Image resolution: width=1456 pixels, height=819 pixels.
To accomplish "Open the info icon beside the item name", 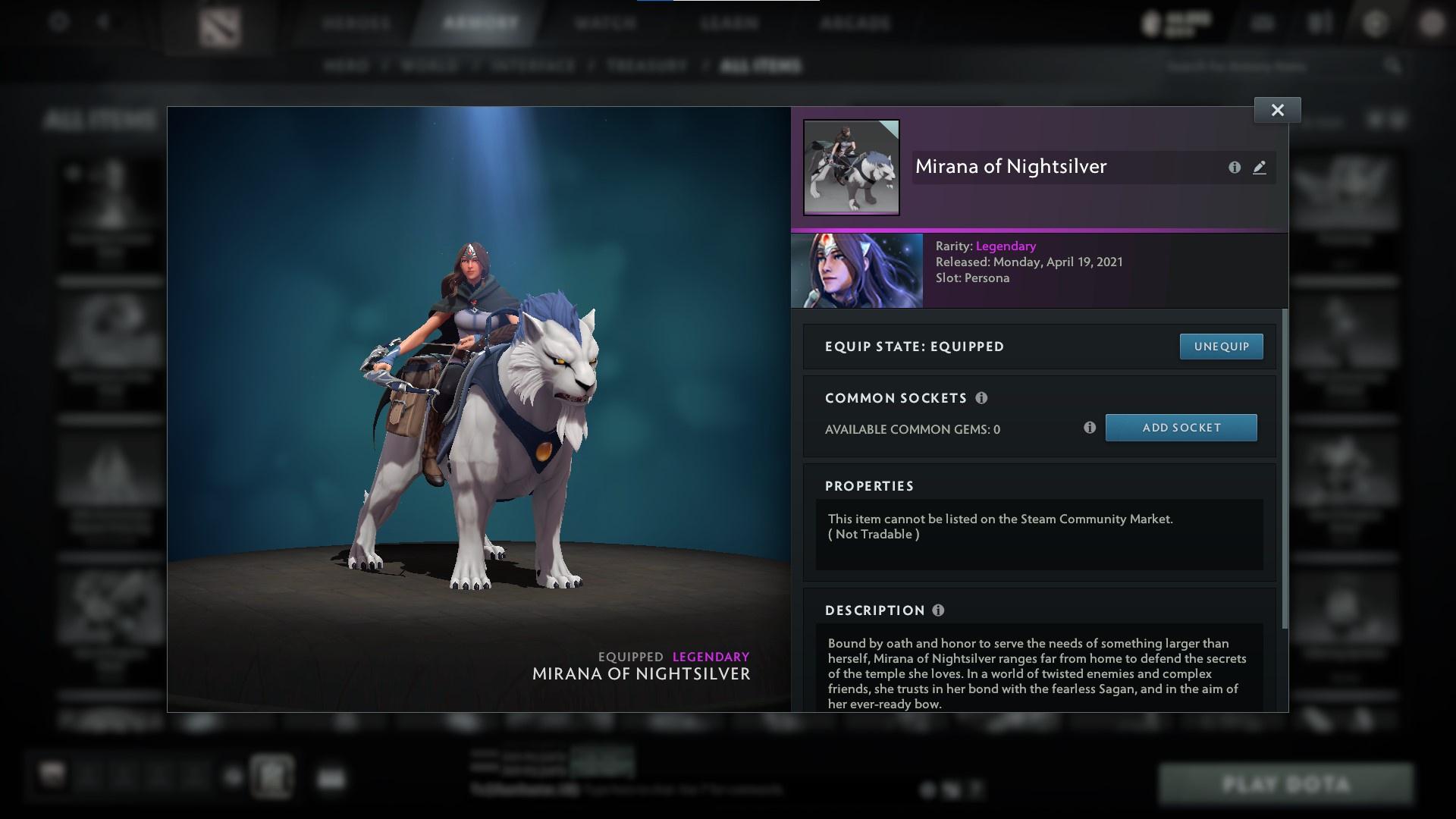I will pos(1233,168).
